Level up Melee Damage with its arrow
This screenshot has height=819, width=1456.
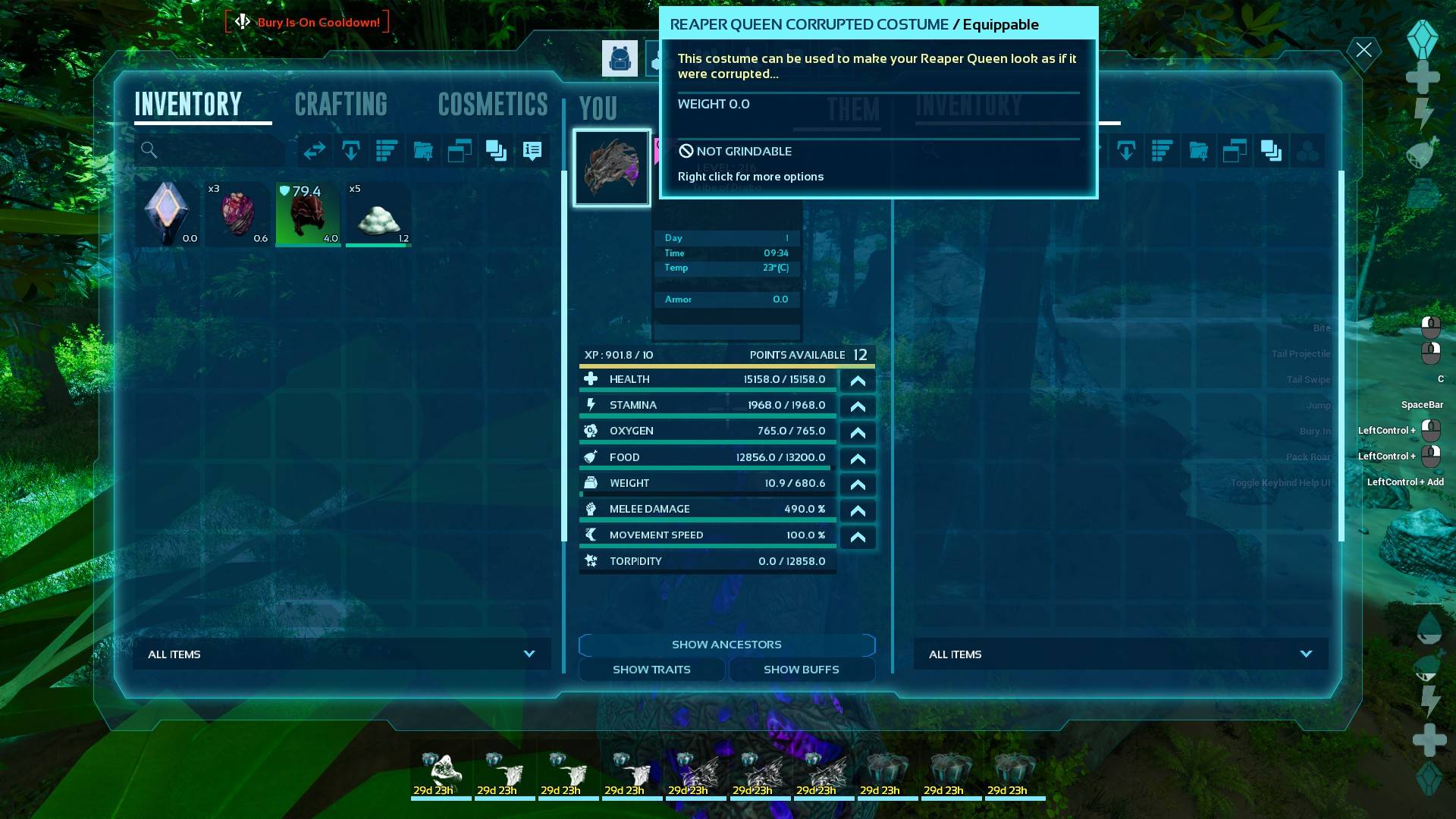tap(857, 510)
